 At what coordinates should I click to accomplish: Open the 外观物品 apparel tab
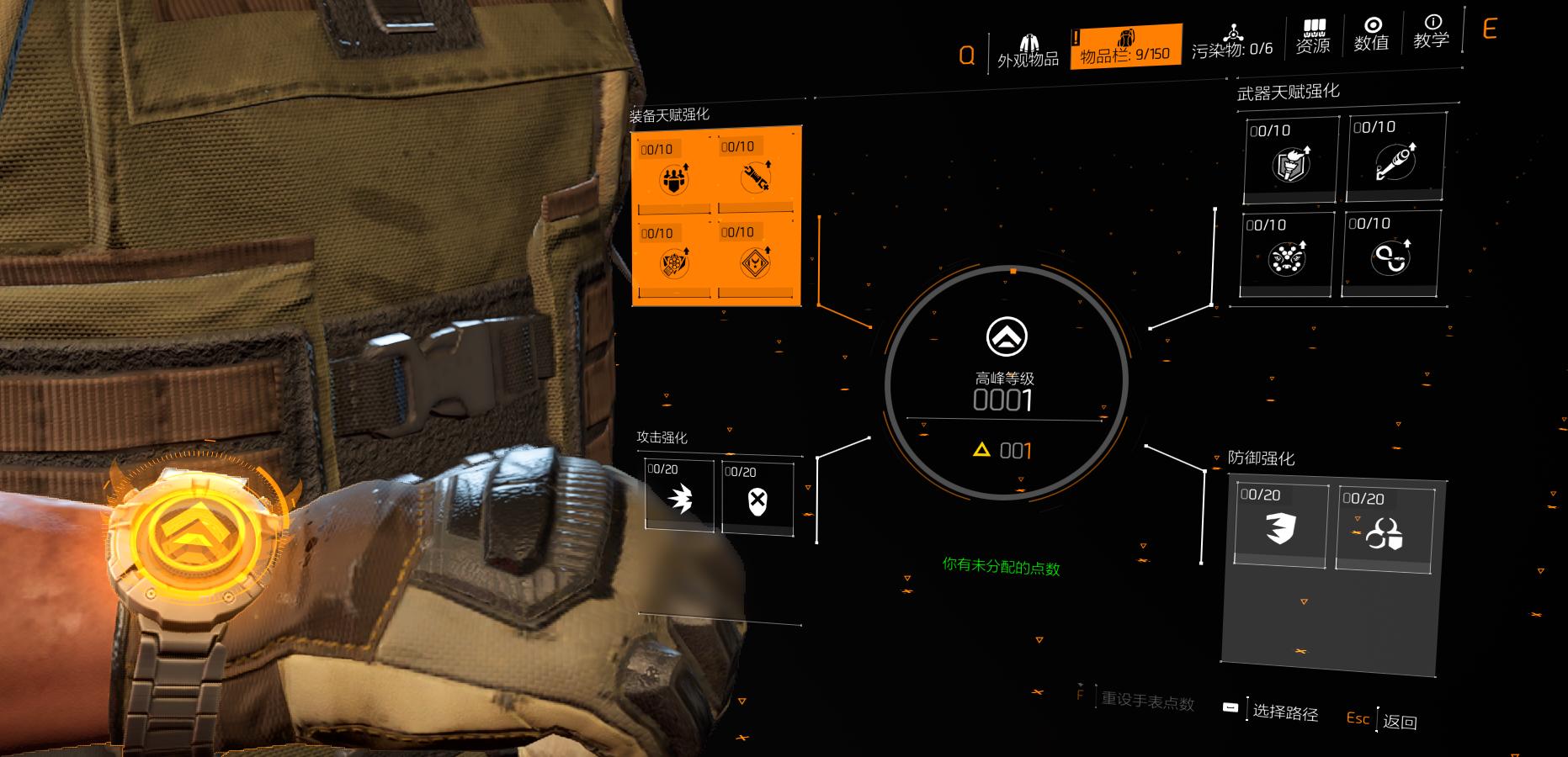[1028, 50]
